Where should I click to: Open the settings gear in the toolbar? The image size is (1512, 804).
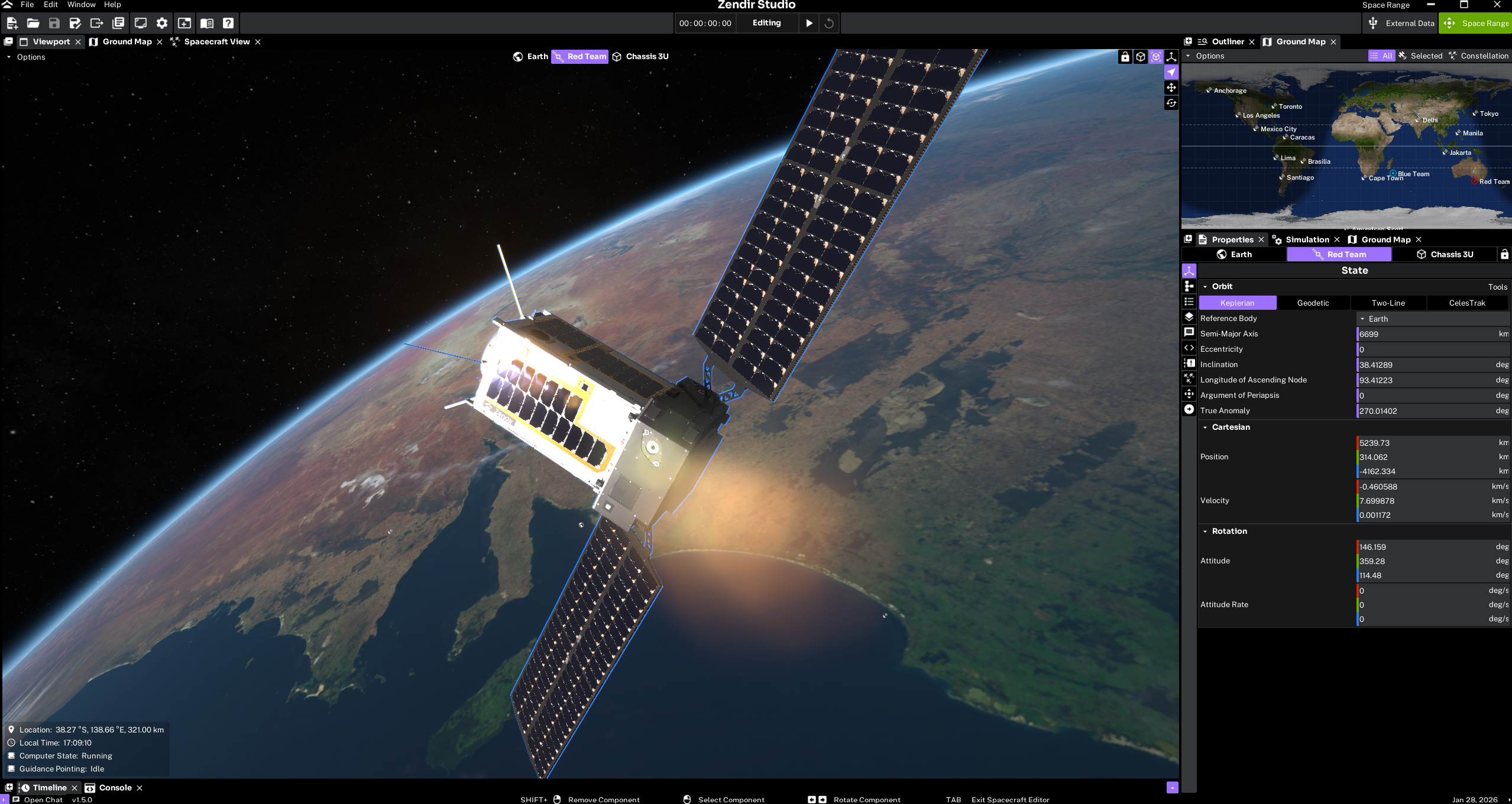162,23
